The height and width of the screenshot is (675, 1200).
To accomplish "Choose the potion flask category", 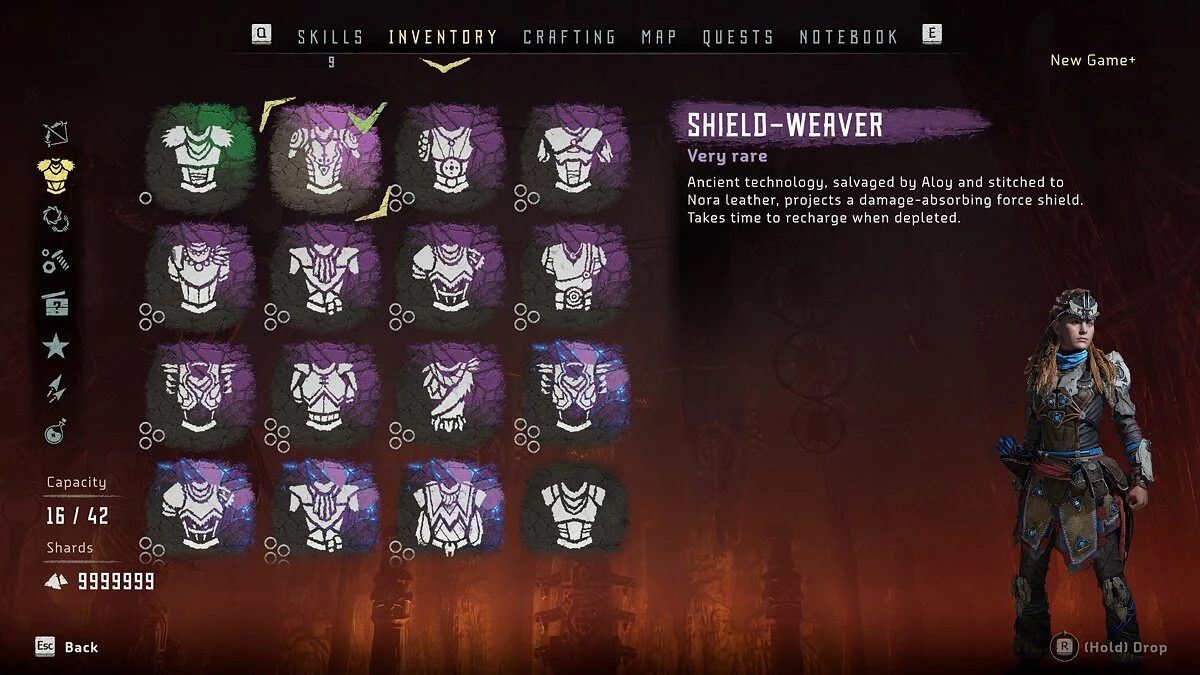I will pyautogui.click(x=56, y=432).
